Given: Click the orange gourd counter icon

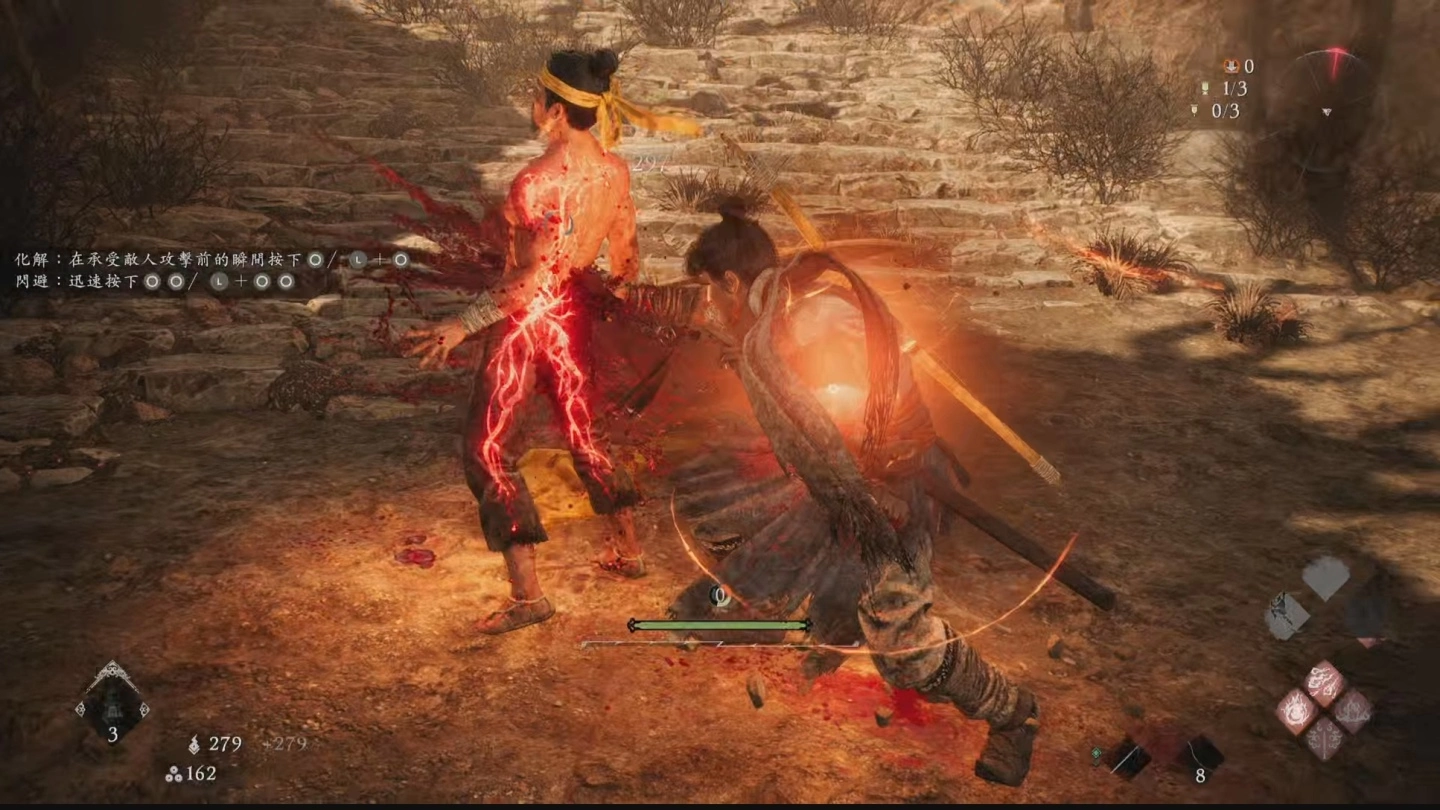Looking at the screenshot, I should pos(1231,66).
